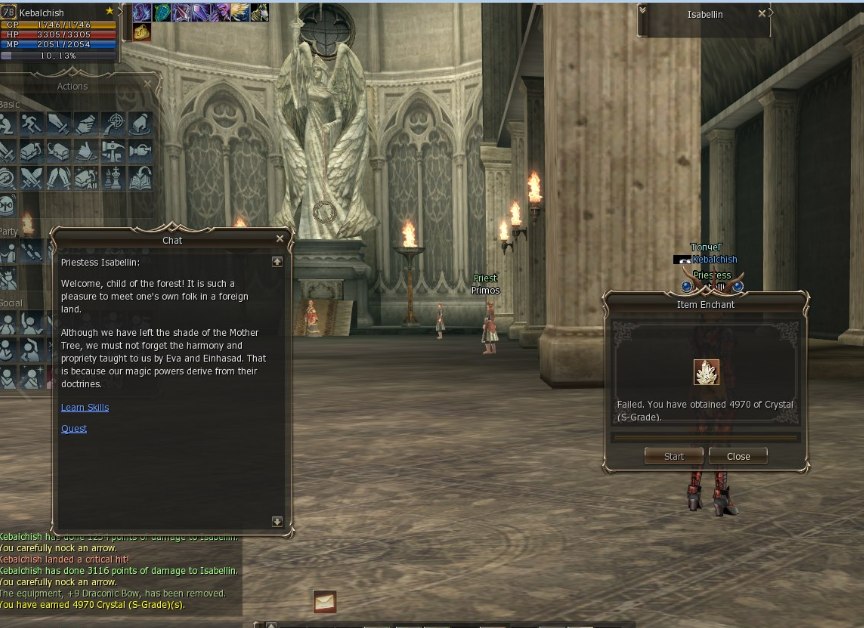Image resolution: width=864 pixels, height=628 pixels.
Task: Select the winged angel buff icon
Action: (240, 12)
